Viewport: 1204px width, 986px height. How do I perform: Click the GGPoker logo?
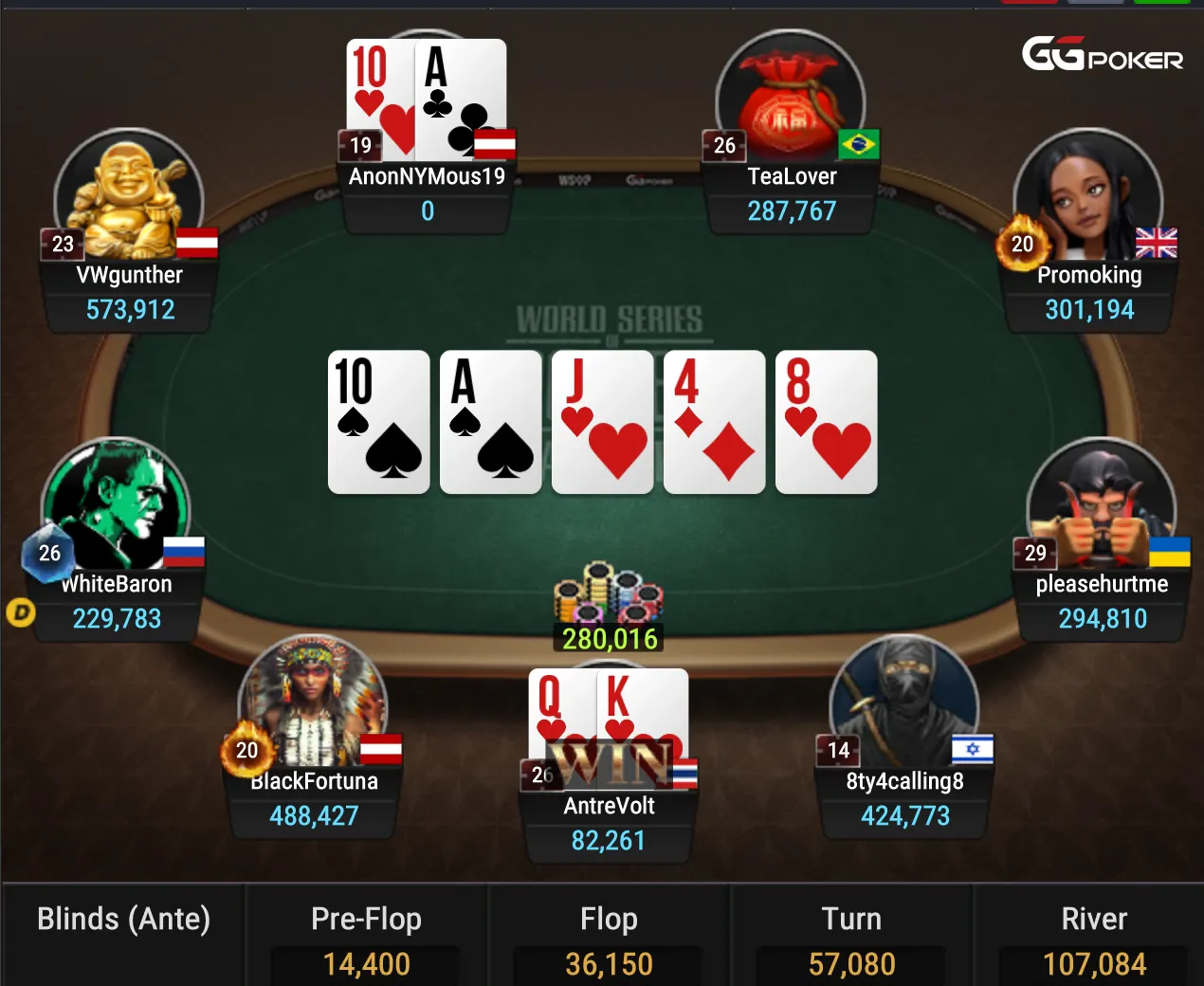click(1102, 55)
